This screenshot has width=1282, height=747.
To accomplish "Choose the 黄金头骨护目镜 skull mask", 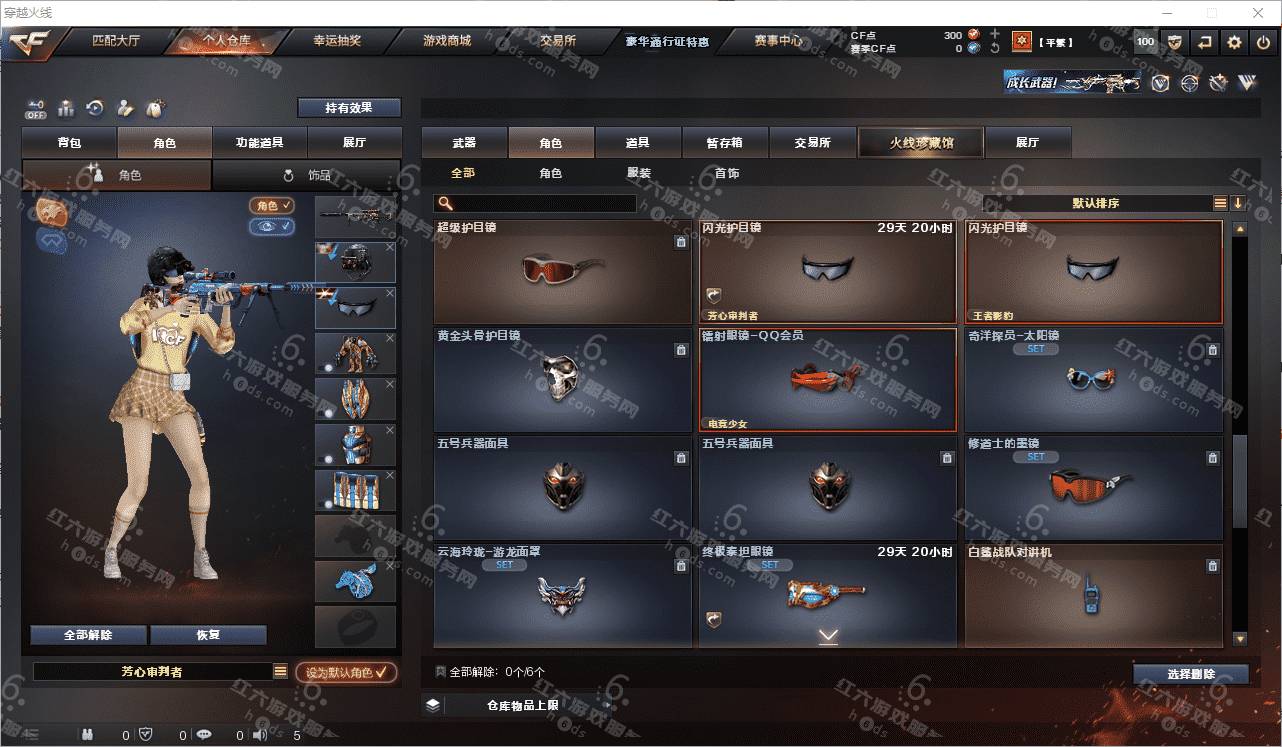I will pyautogui.click(x=562, y=380).
